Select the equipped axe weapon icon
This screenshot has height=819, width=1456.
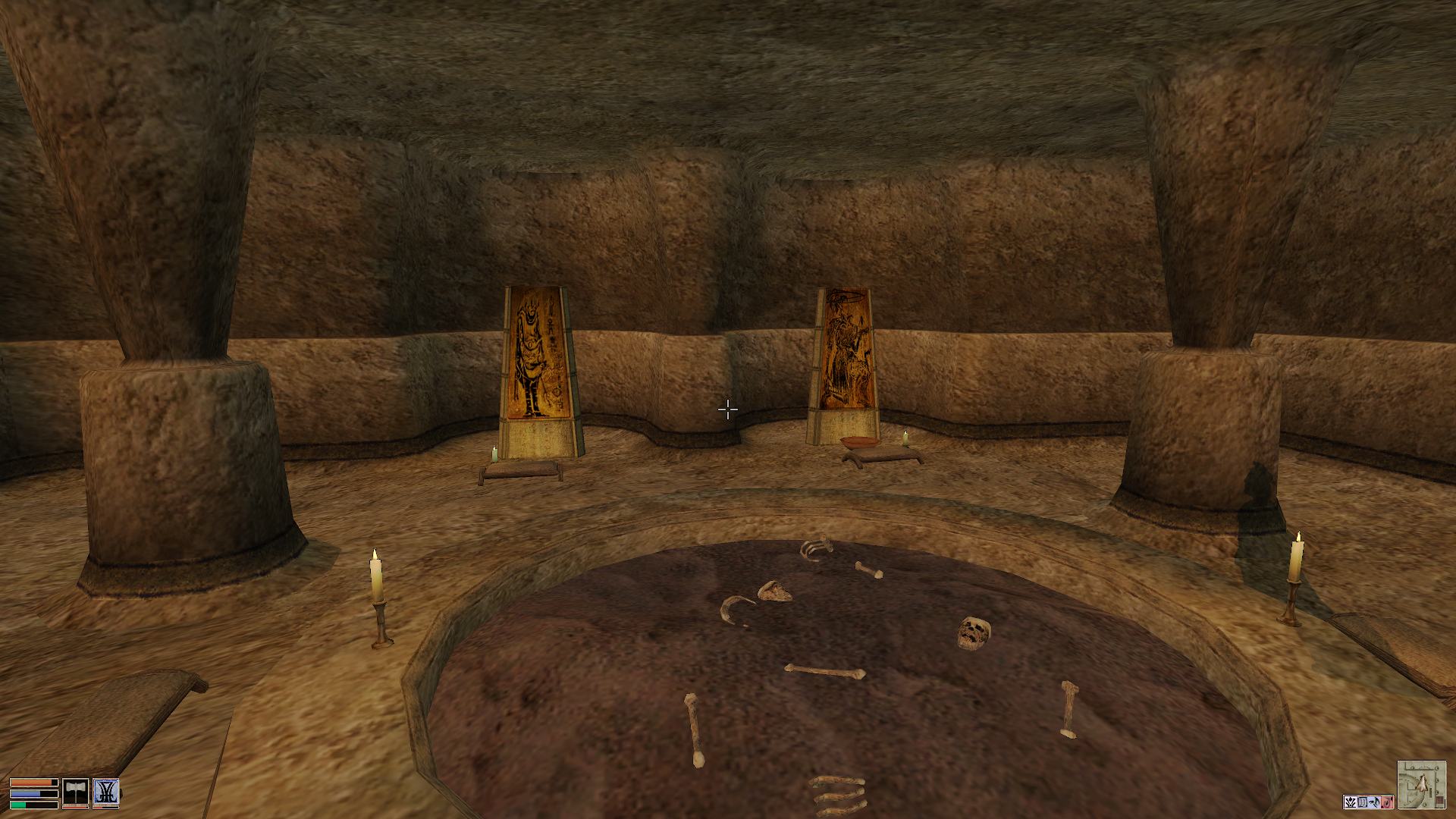click(75, 792)
